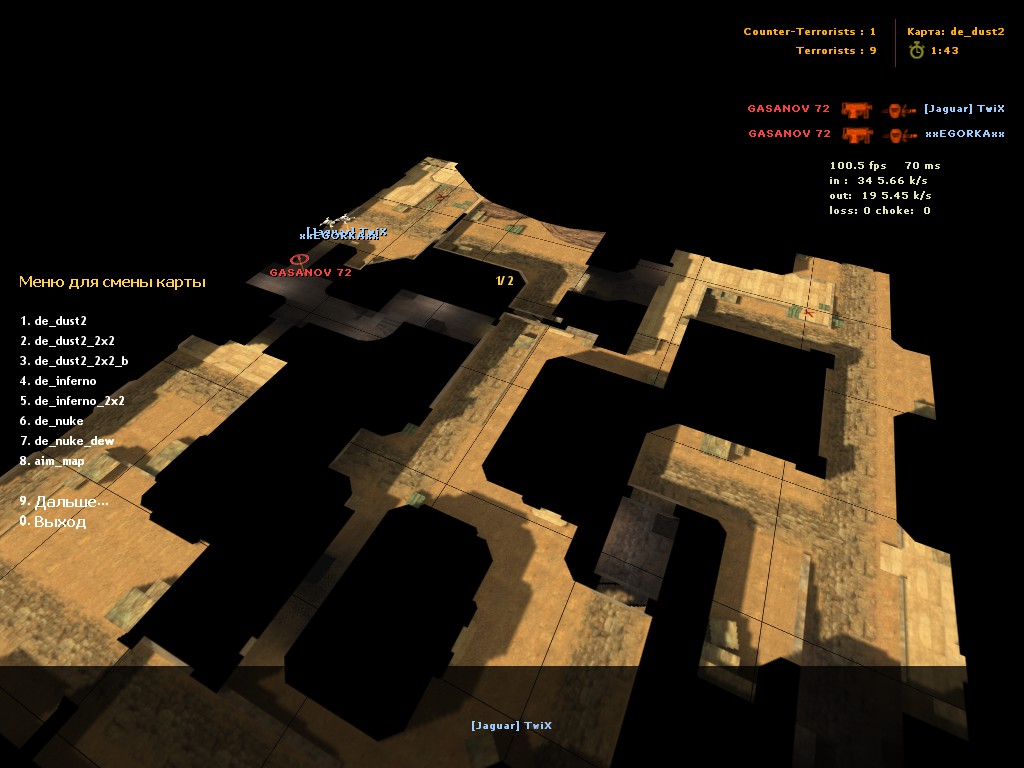Select the de_inferno map option
Viewport: 1024px width, 768px height.
click(x=65, y=381)
